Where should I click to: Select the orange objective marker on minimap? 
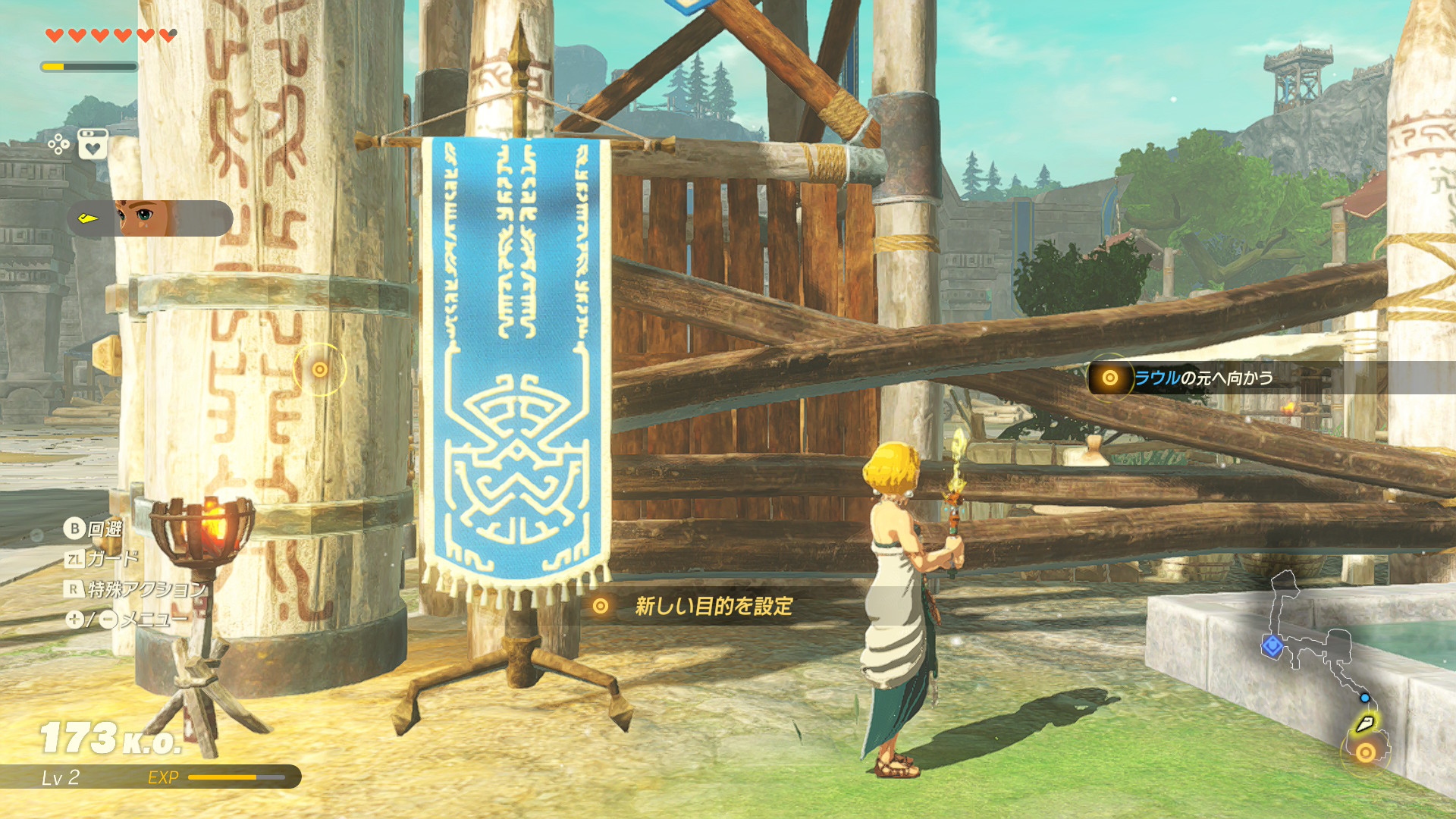click(1365, 752)
